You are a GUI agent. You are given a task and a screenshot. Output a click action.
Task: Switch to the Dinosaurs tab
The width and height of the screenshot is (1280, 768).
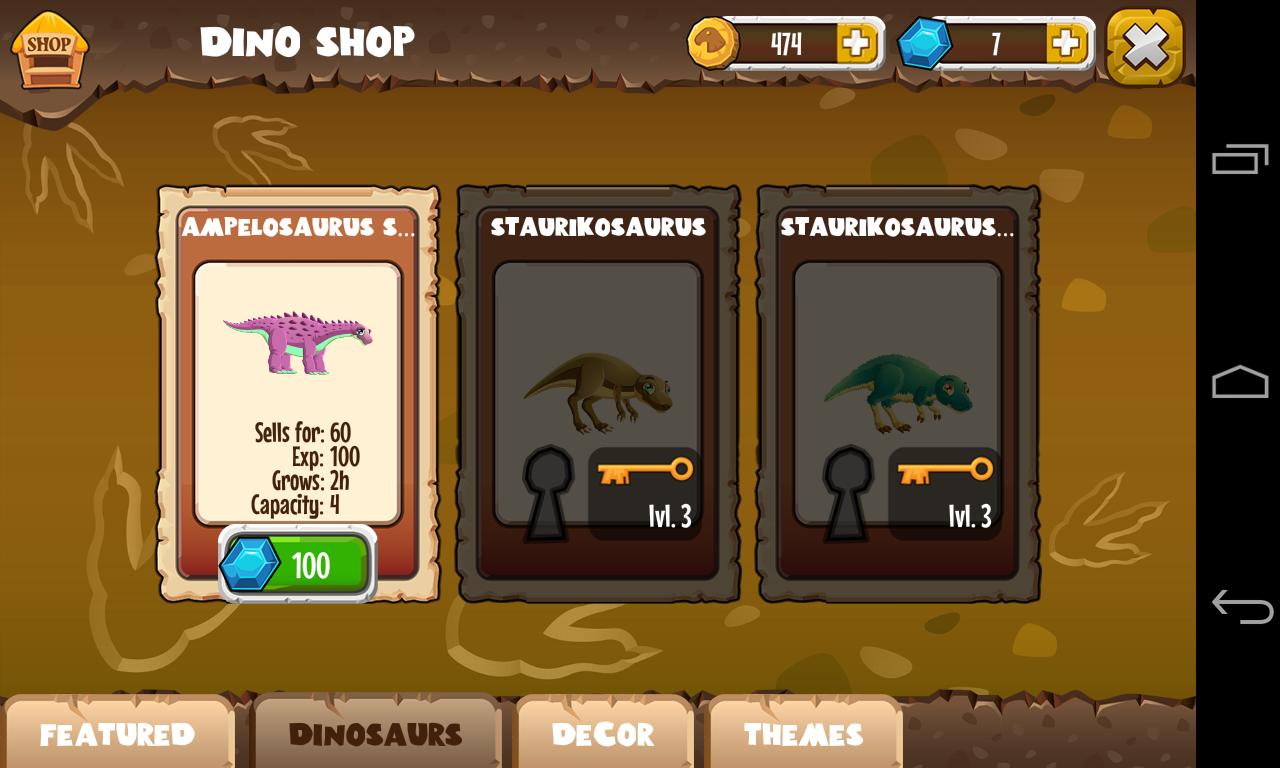377,735
